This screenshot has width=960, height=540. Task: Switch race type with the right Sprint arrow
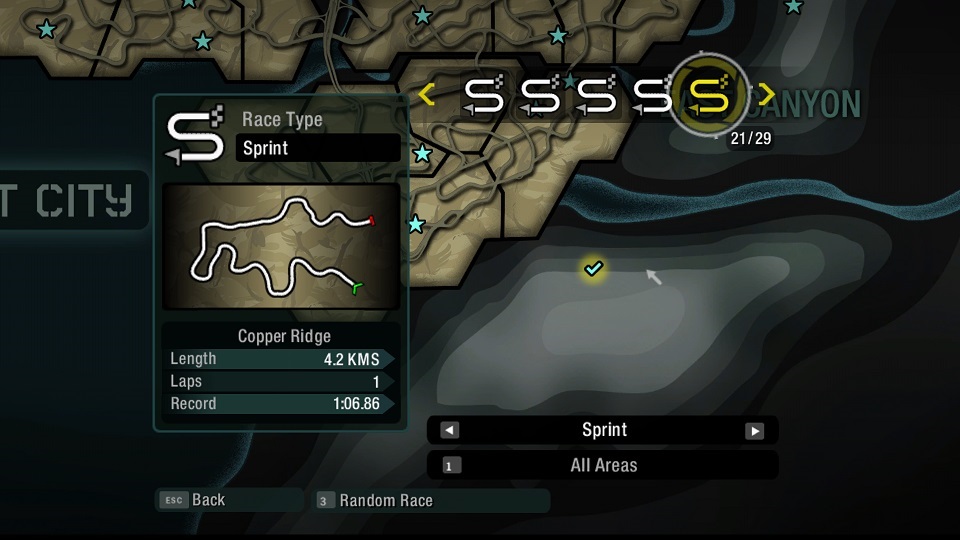754,430
